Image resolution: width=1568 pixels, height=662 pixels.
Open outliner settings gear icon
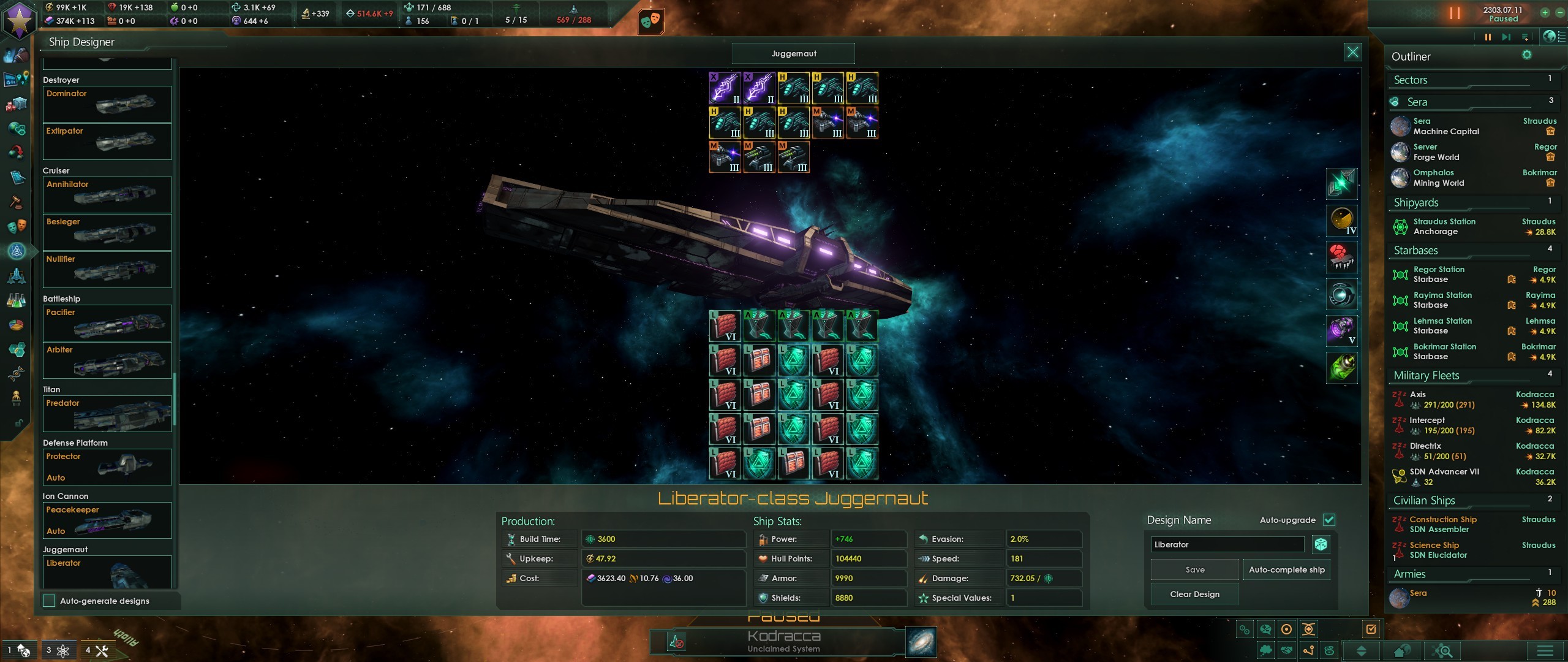pyautogui.click(x=1527, y=55)
